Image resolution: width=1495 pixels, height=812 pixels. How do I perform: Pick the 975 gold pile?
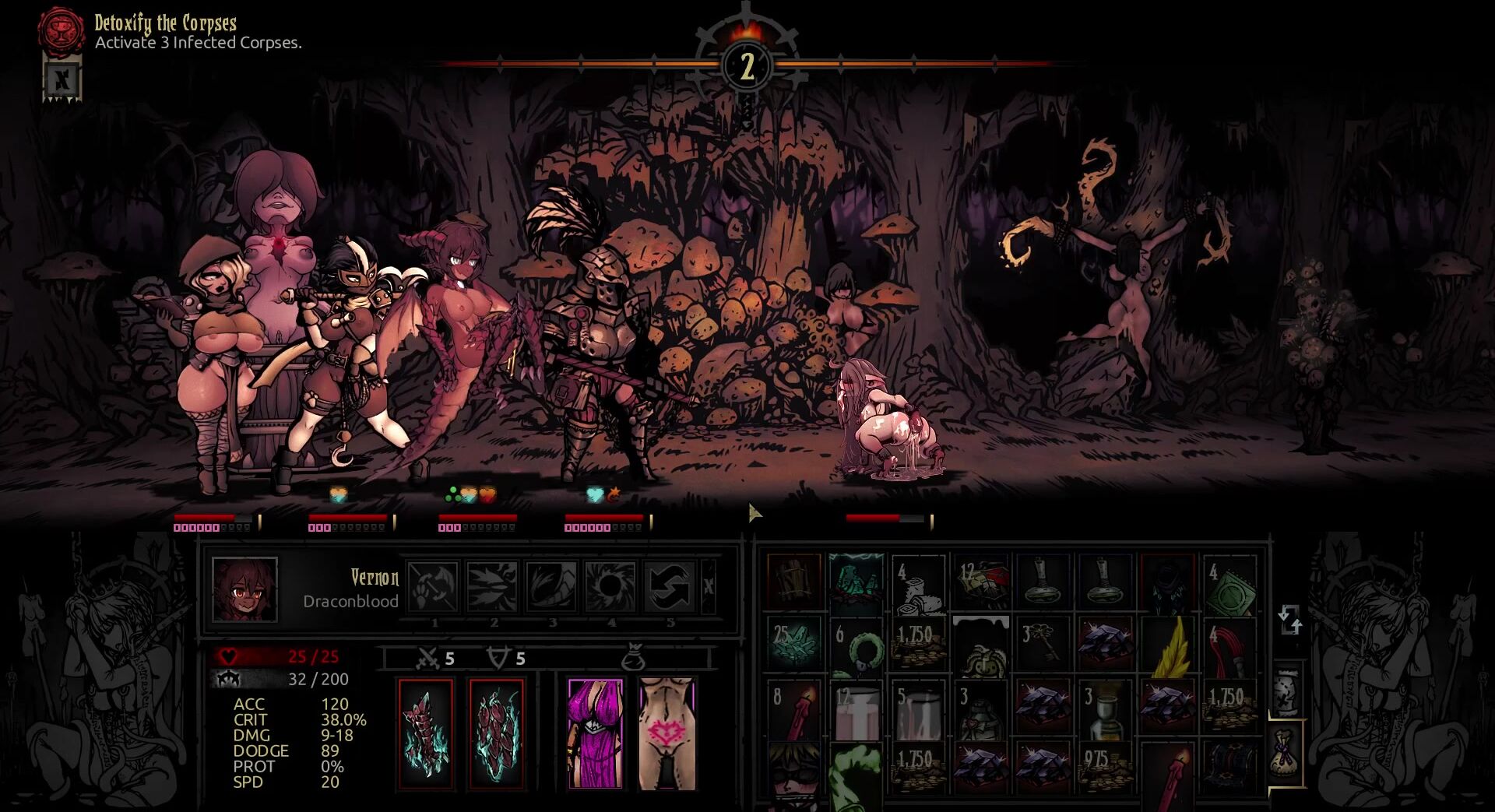coord(1105,769)
